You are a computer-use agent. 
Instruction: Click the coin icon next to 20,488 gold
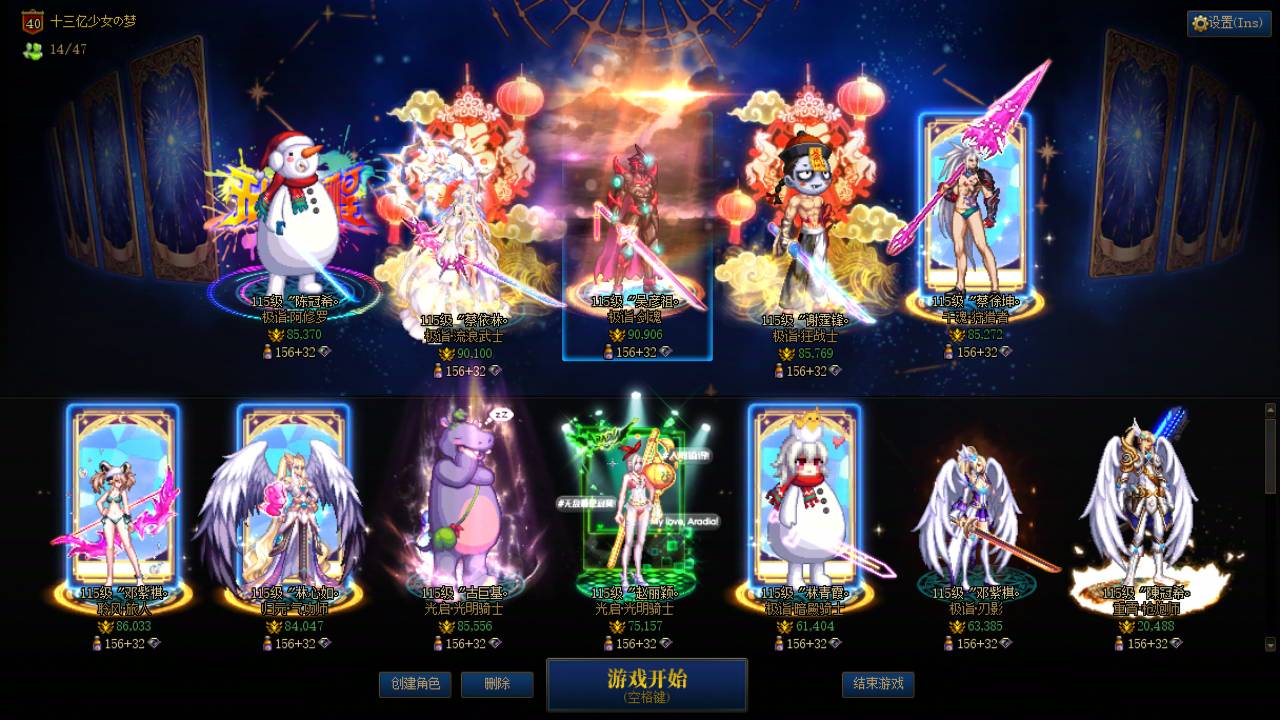point(1126,626)
